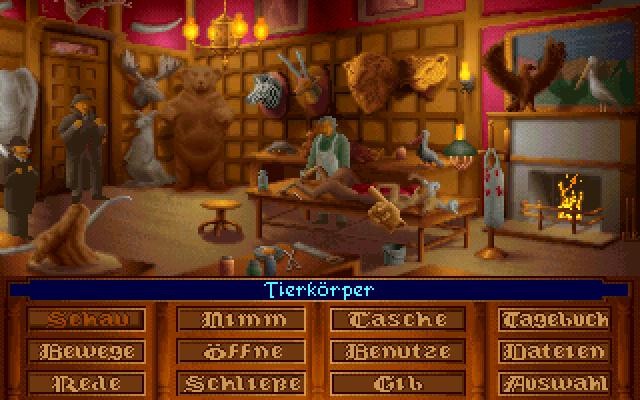
Task: Pick the Öffne command
Action: (240, 352)
